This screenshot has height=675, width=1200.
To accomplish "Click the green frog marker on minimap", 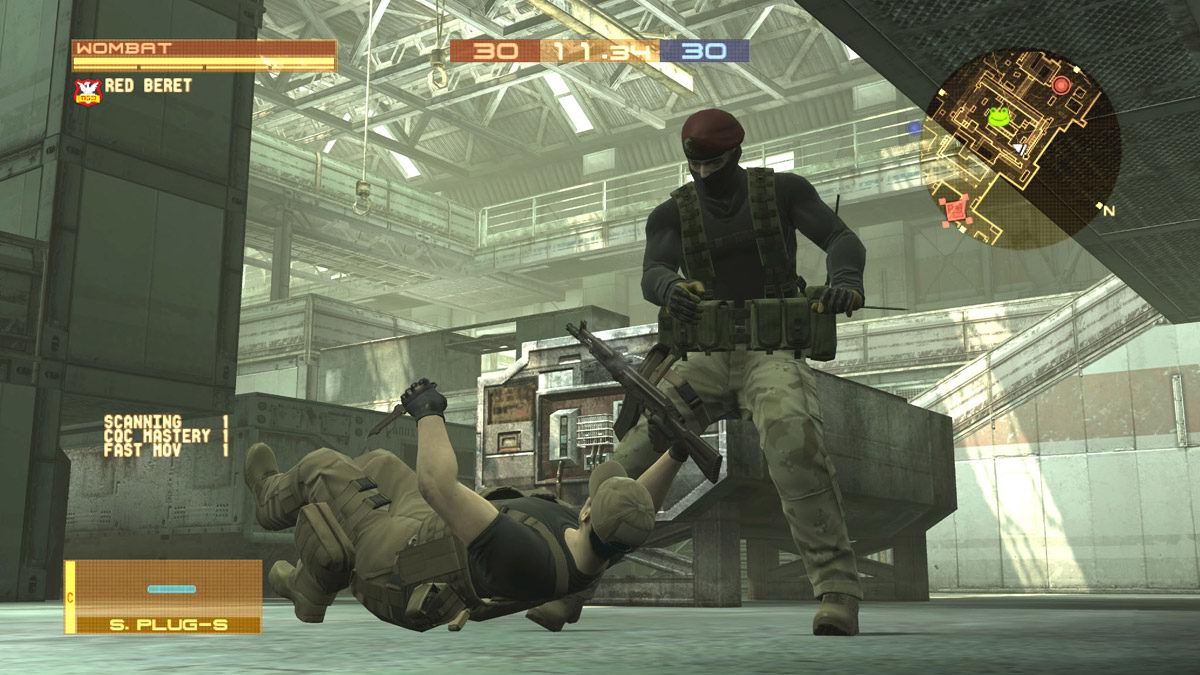I will click(x=998, y=118).
